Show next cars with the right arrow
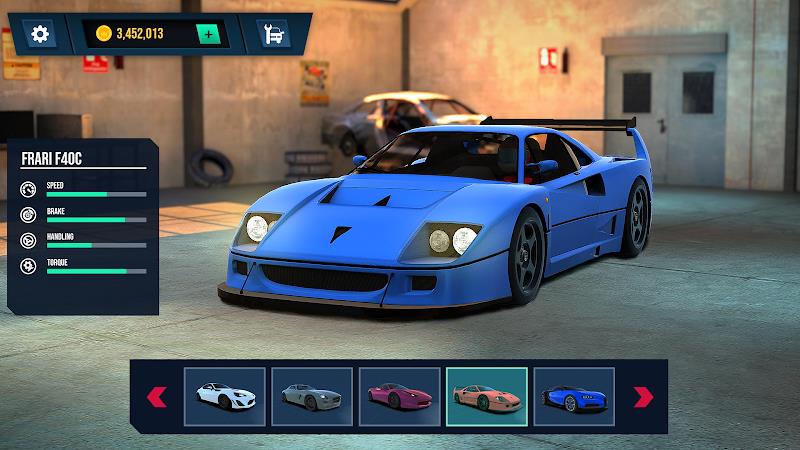The image size is (800, 450). [x=643, y=397]
